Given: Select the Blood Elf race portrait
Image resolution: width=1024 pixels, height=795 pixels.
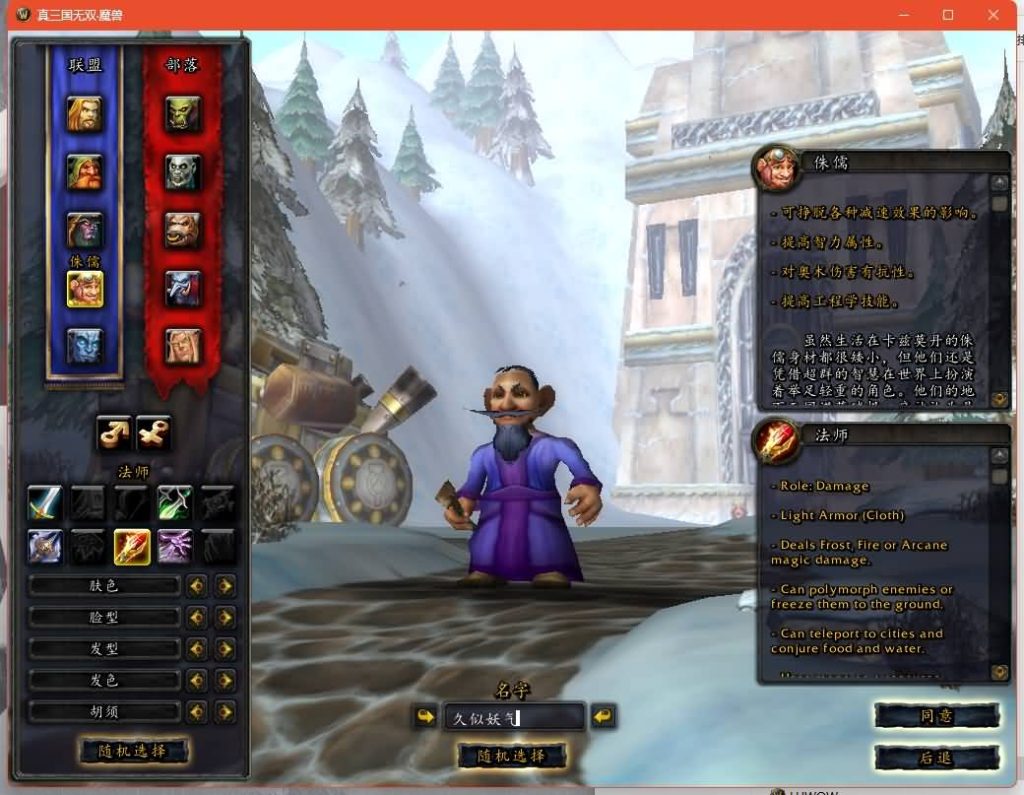Looking at the screenshot, I should click(x=183, y=346).
